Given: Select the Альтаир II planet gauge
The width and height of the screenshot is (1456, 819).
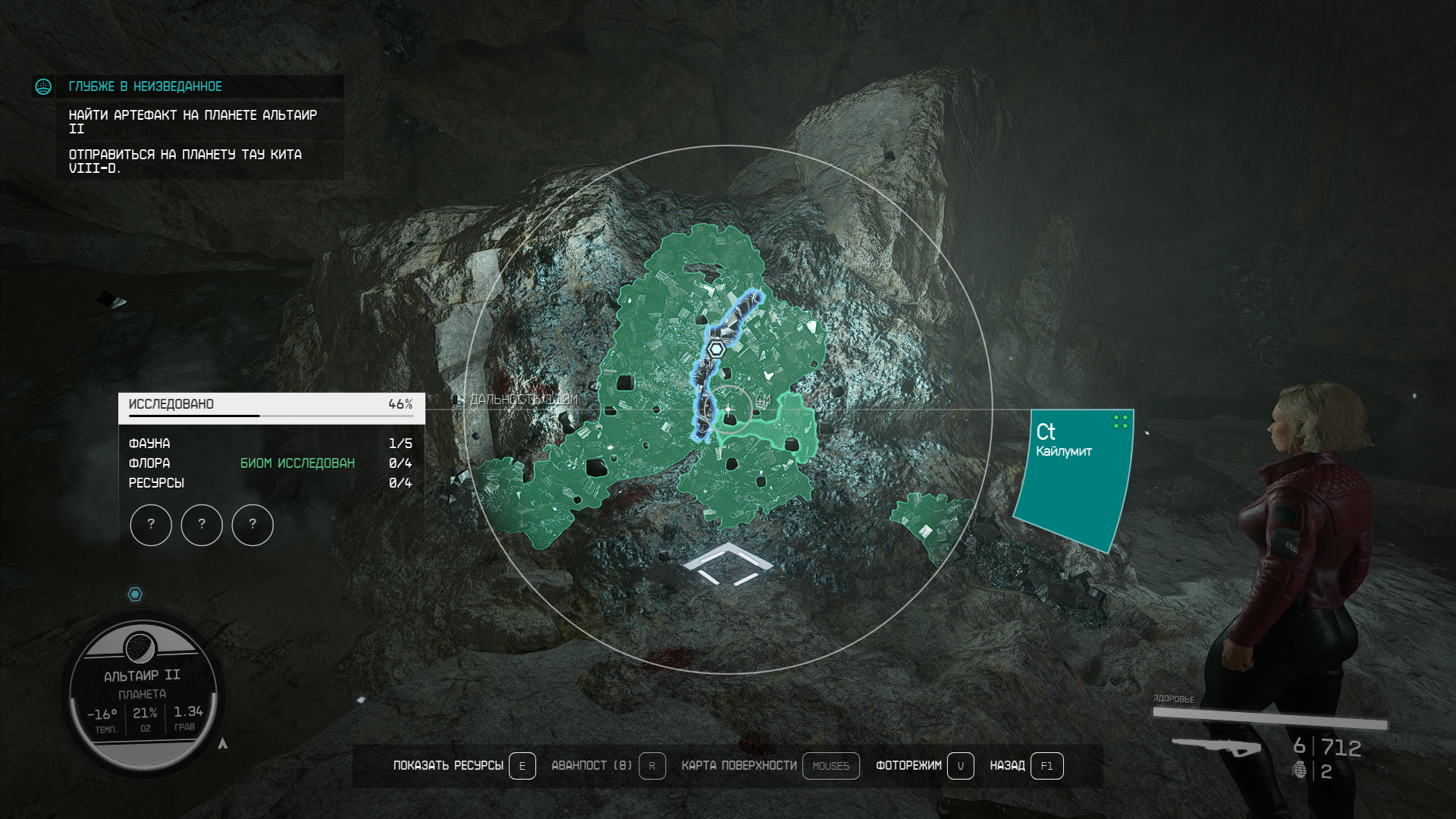Looking at the screenshot, I should (x=143, y=693).
